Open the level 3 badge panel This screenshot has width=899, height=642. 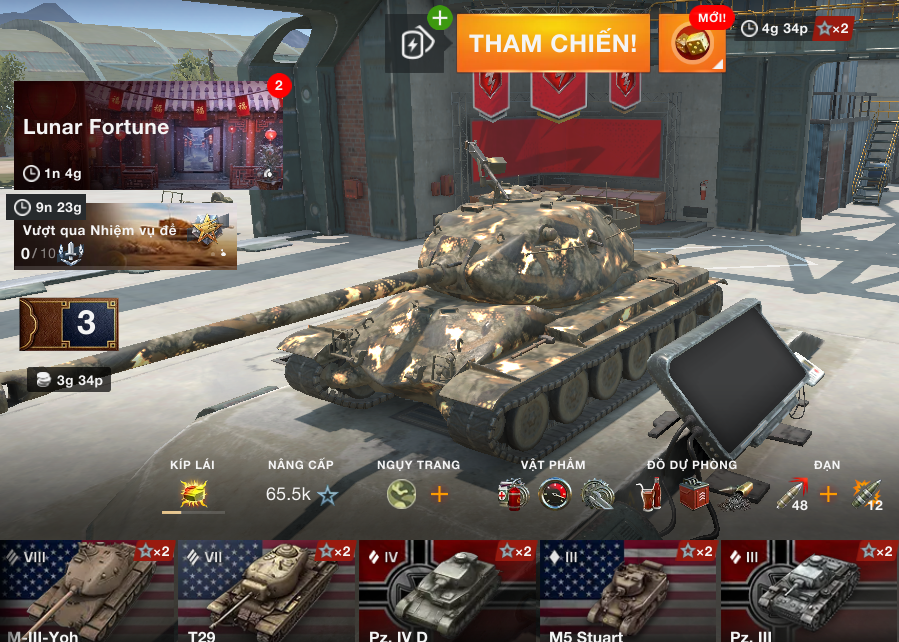(x=69, y=323)
